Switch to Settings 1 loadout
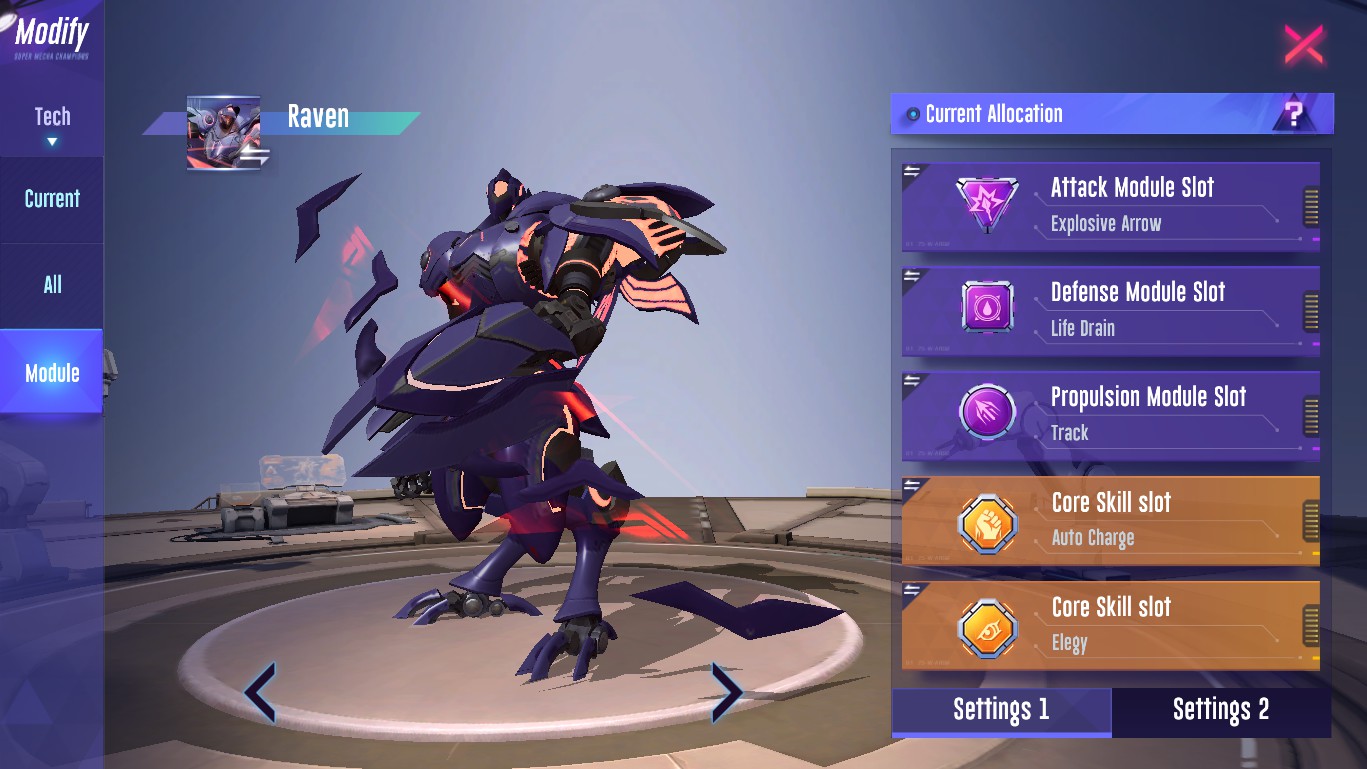Screen dimensions: 1367x769 pyautogui.click(x=1001, y=710)
